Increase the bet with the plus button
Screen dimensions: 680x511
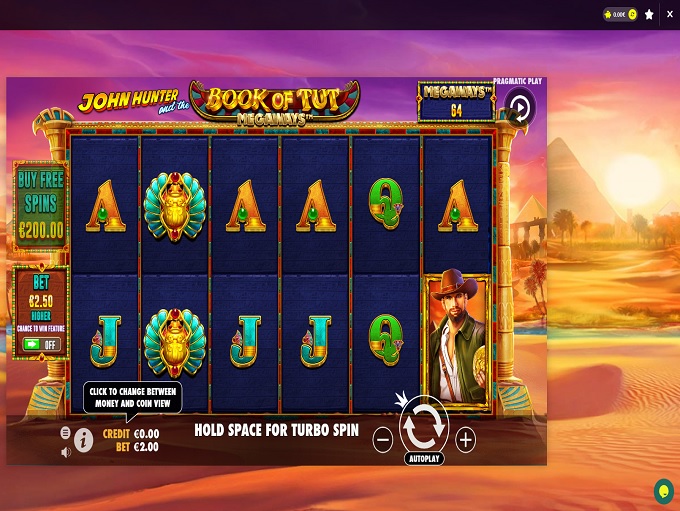point(465,438)
